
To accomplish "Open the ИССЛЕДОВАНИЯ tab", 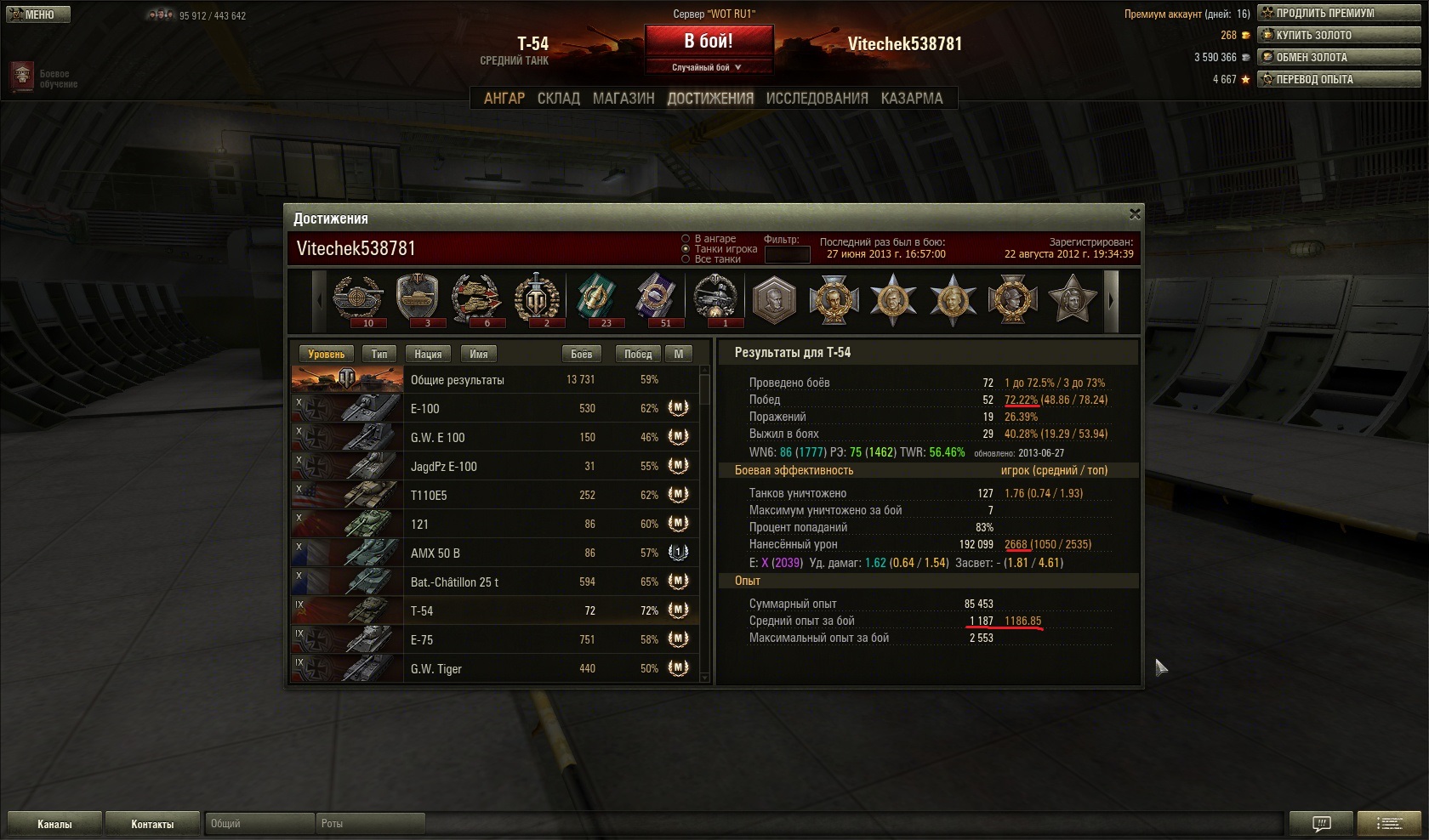I will [x=817, y=99].
